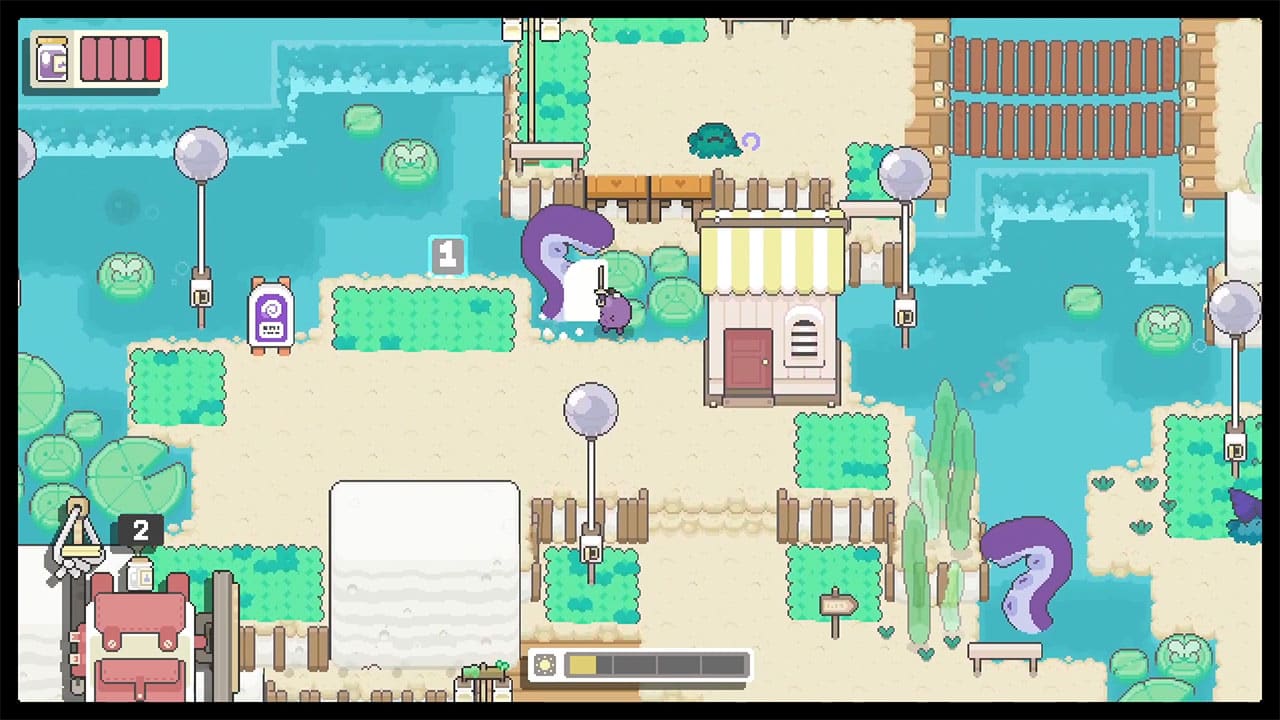Click the sun icon on the daytime bar
The height and width of the screenshot is (720, 1280).
(546, 663)
